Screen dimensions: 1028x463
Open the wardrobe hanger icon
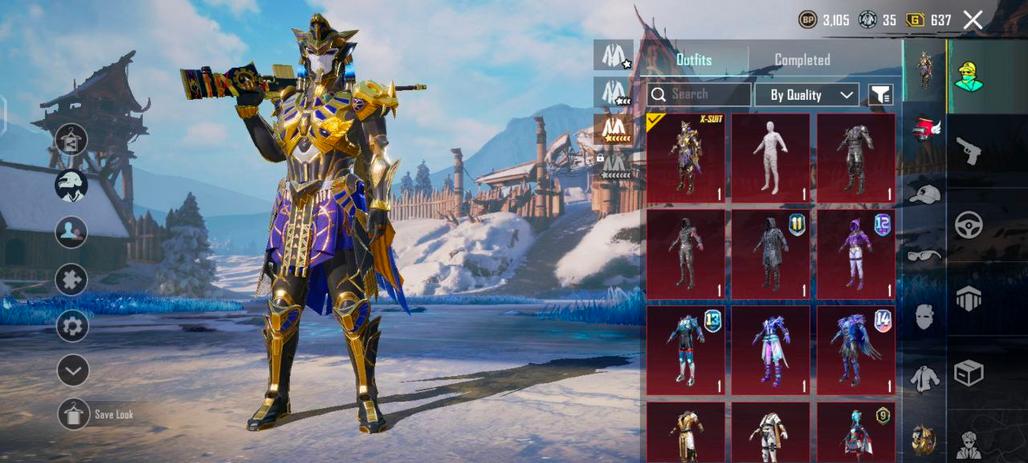click(x=72, y=140)
